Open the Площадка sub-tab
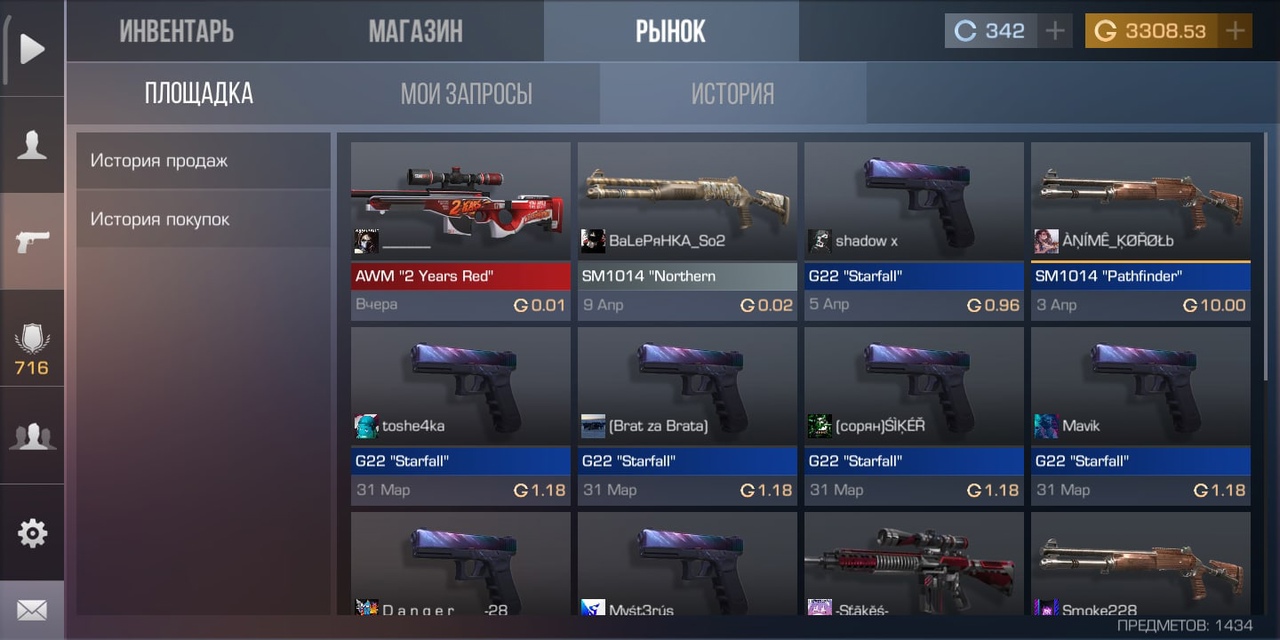The height and width of the screenshot is (640, 1280). click(199, 94)
